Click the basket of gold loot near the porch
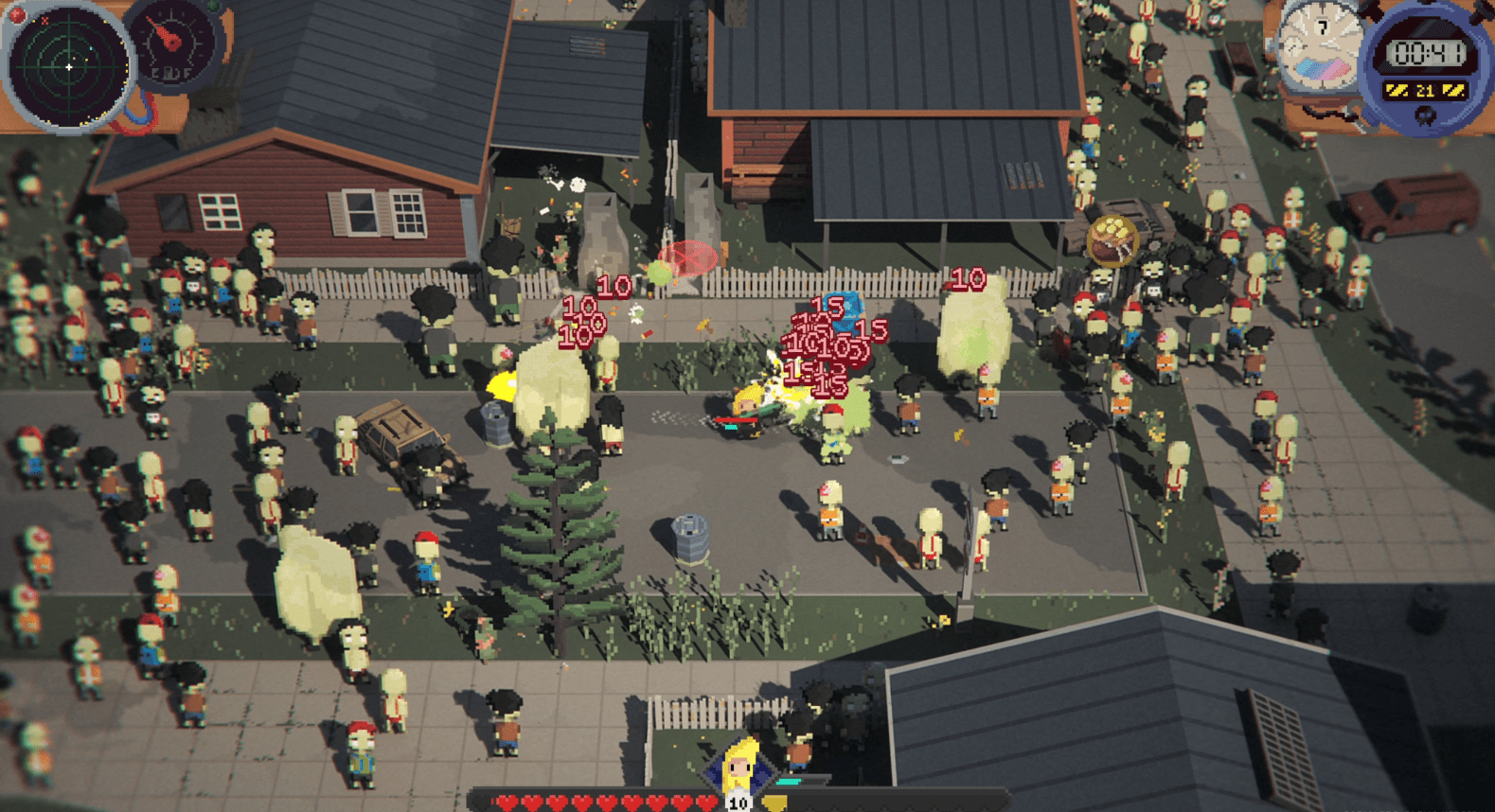The height and width of the screenshot is (812, 1495). pyautogui.click(x=1112, y=241)
